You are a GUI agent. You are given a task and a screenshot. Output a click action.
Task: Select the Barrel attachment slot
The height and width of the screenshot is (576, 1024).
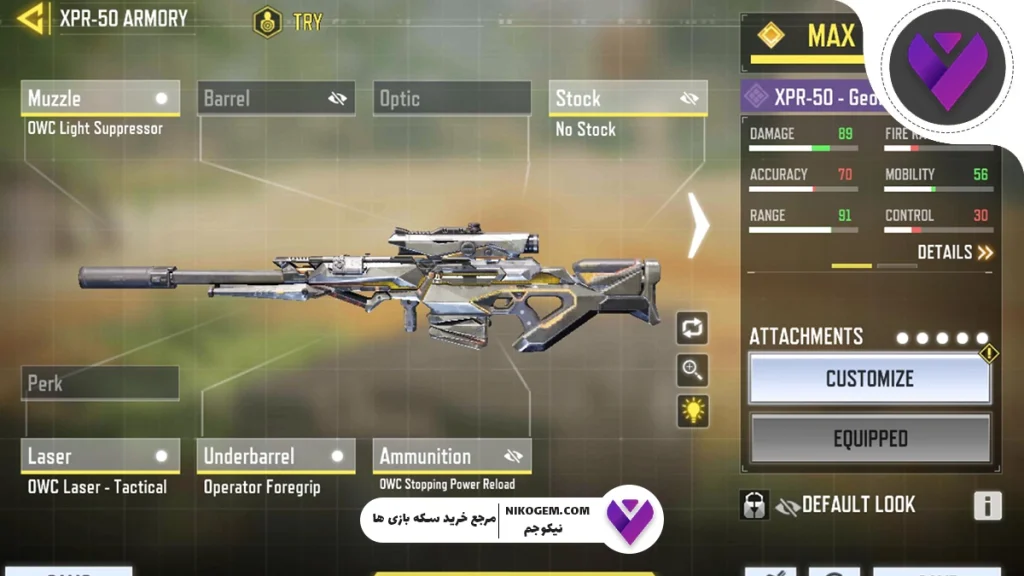point(276,98)
